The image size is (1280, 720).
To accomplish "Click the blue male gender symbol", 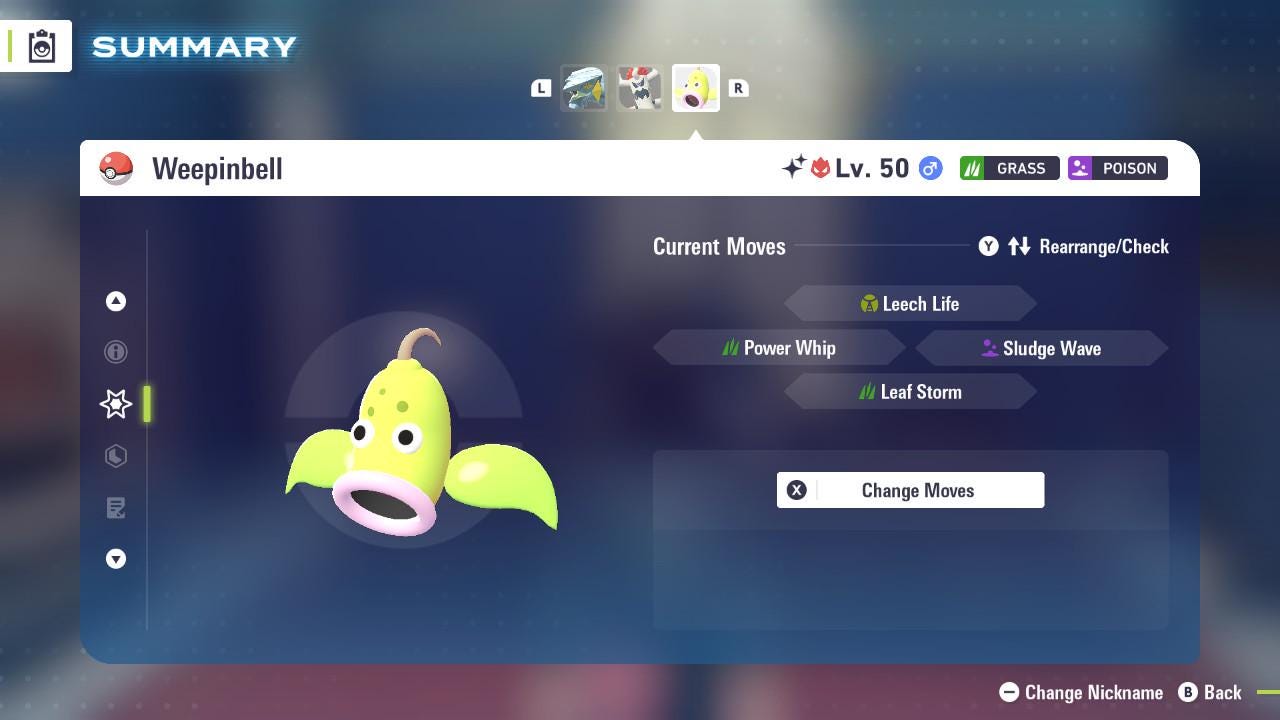I will click(x=929, y=168).
